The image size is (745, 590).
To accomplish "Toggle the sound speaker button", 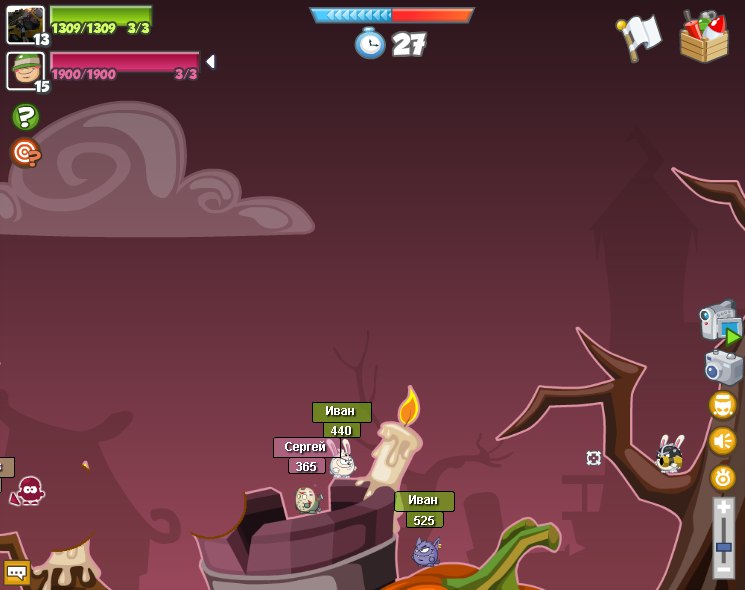I will click(723, 441).
